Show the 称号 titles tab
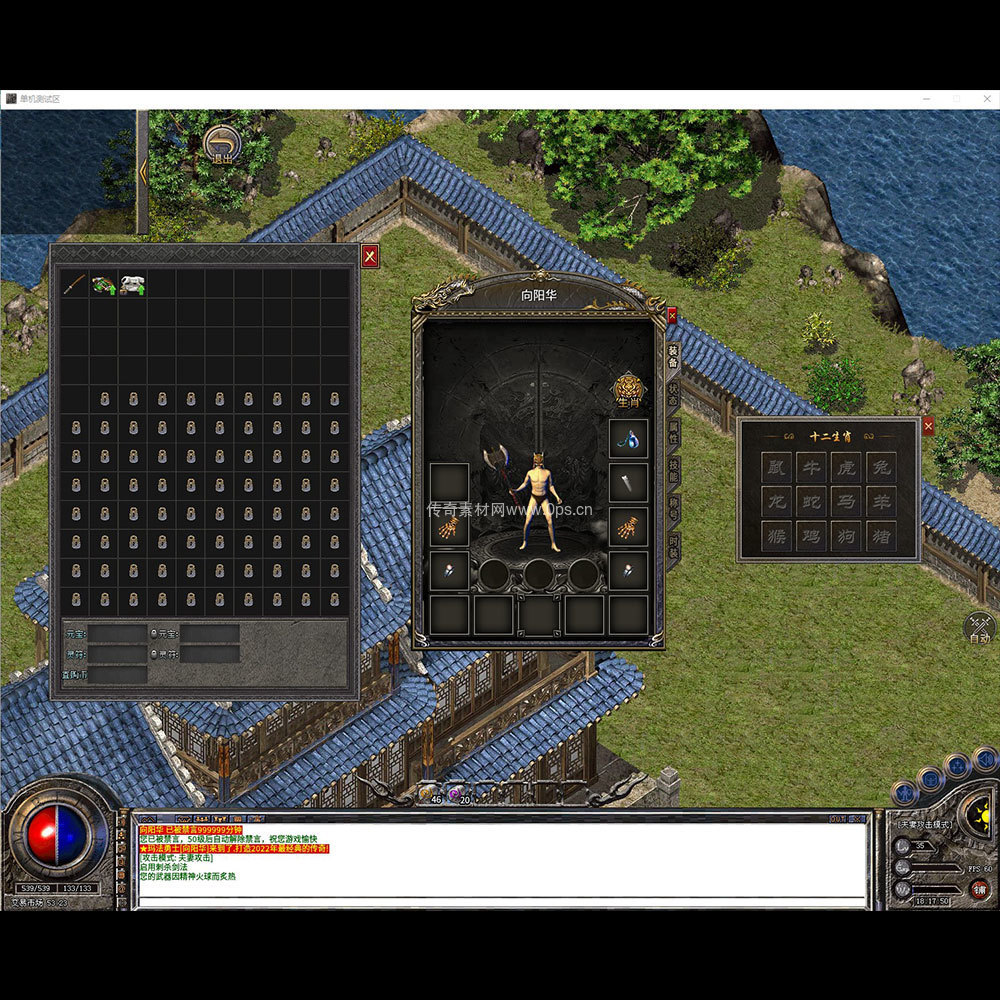 click(x=674, y=508)
